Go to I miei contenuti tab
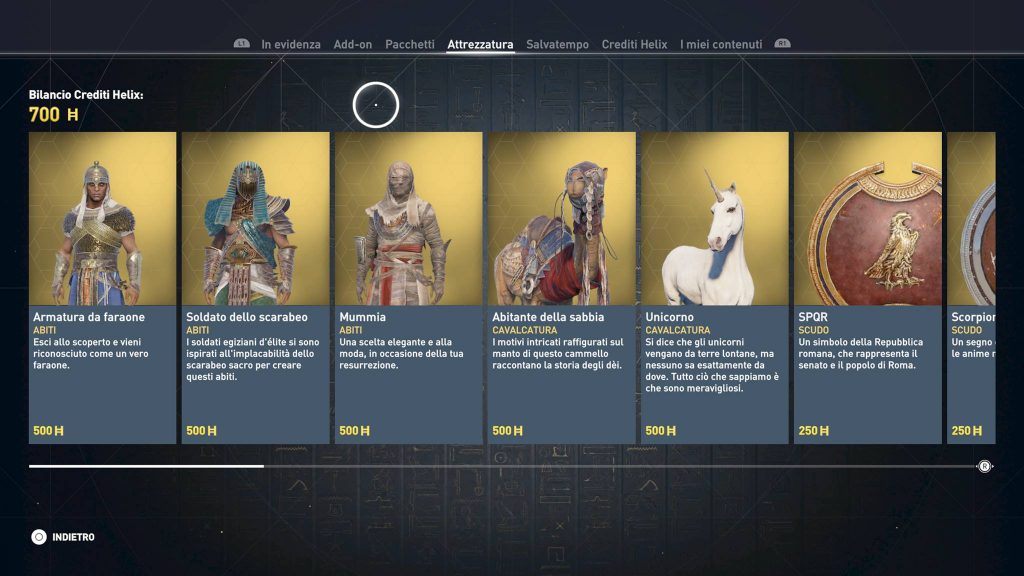 click(721, 44)
